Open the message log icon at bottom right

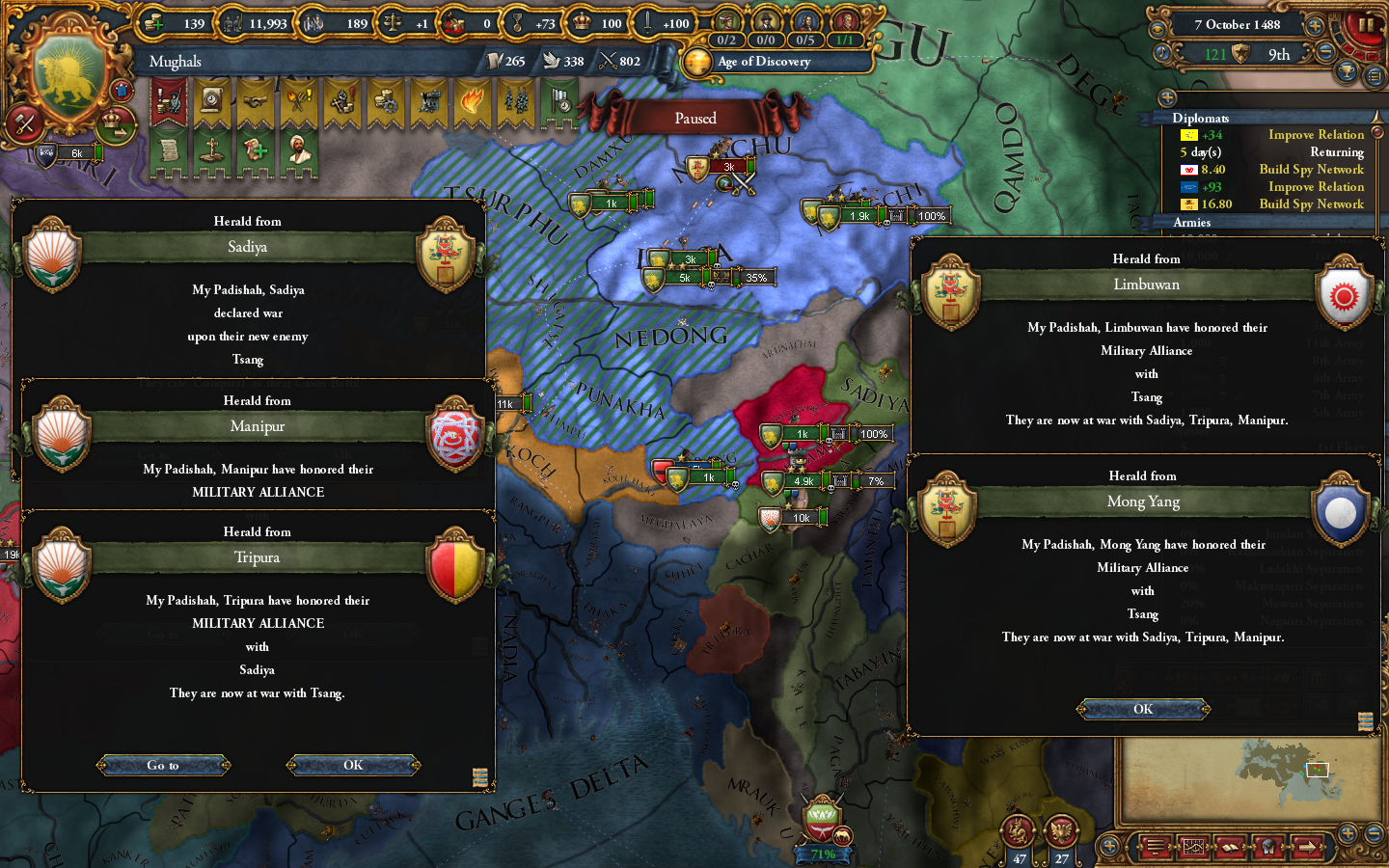point(1155,847)
